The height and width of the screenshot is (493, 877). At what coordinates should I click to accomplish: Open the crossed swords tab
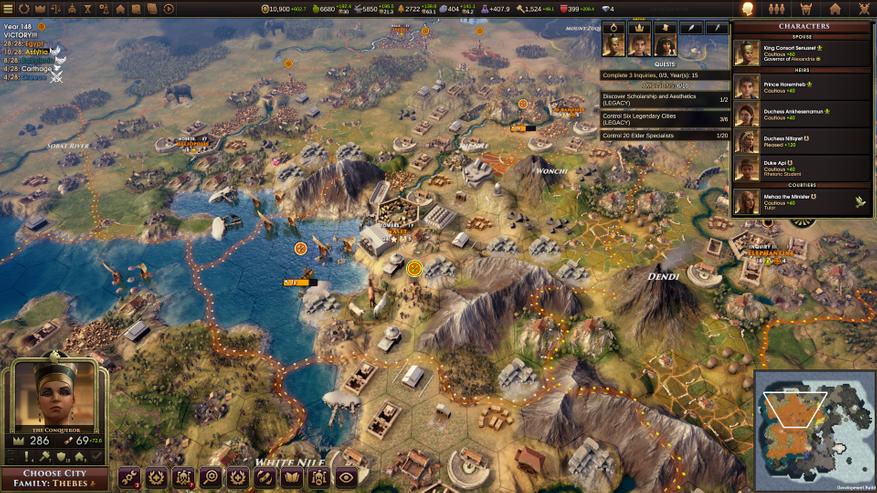[863, 8]
